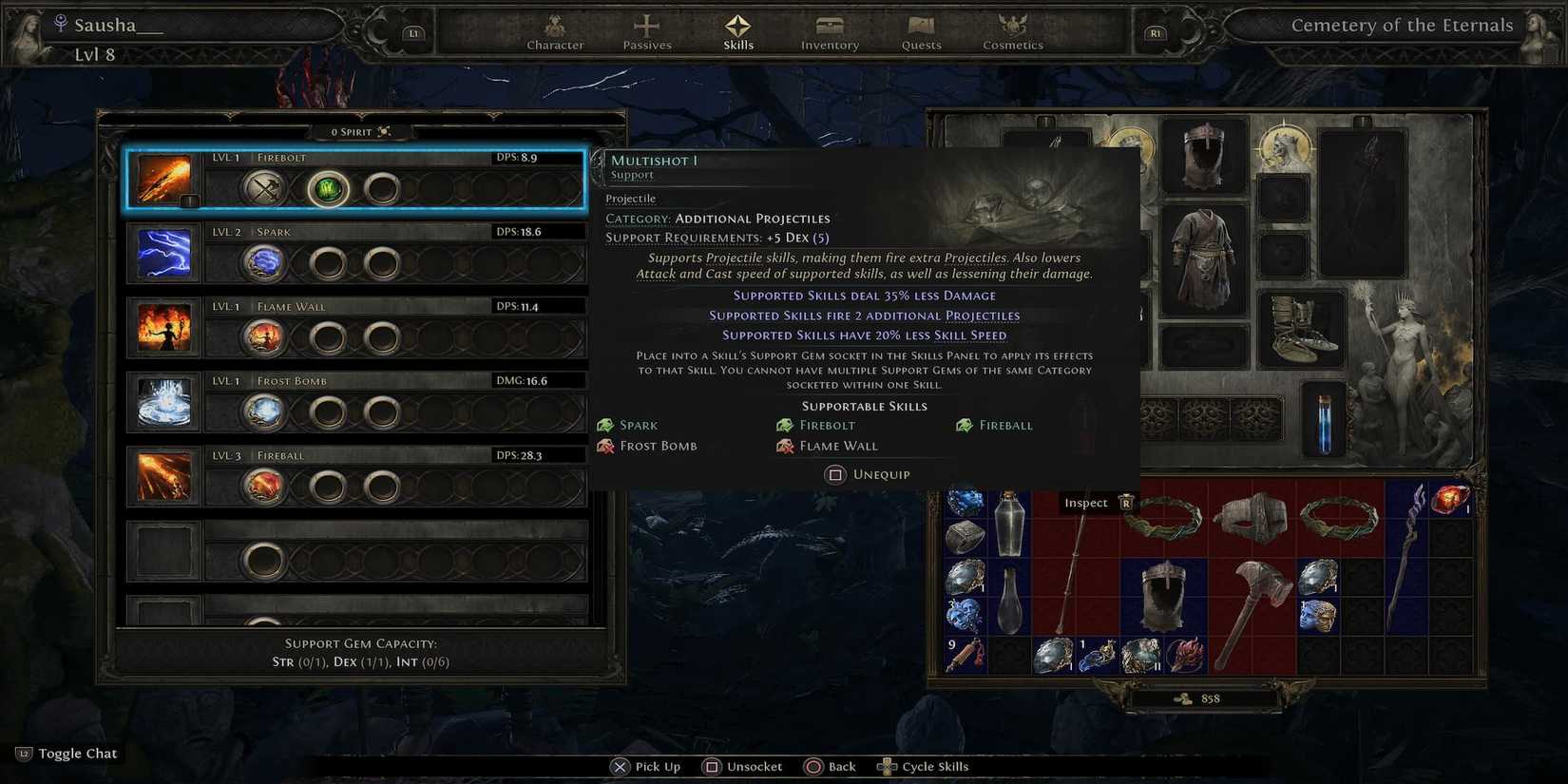The width and height of the screenshot is (1568, 784).
Task: Open the Cosmetics tab
Action: [x=1011, y=32]
